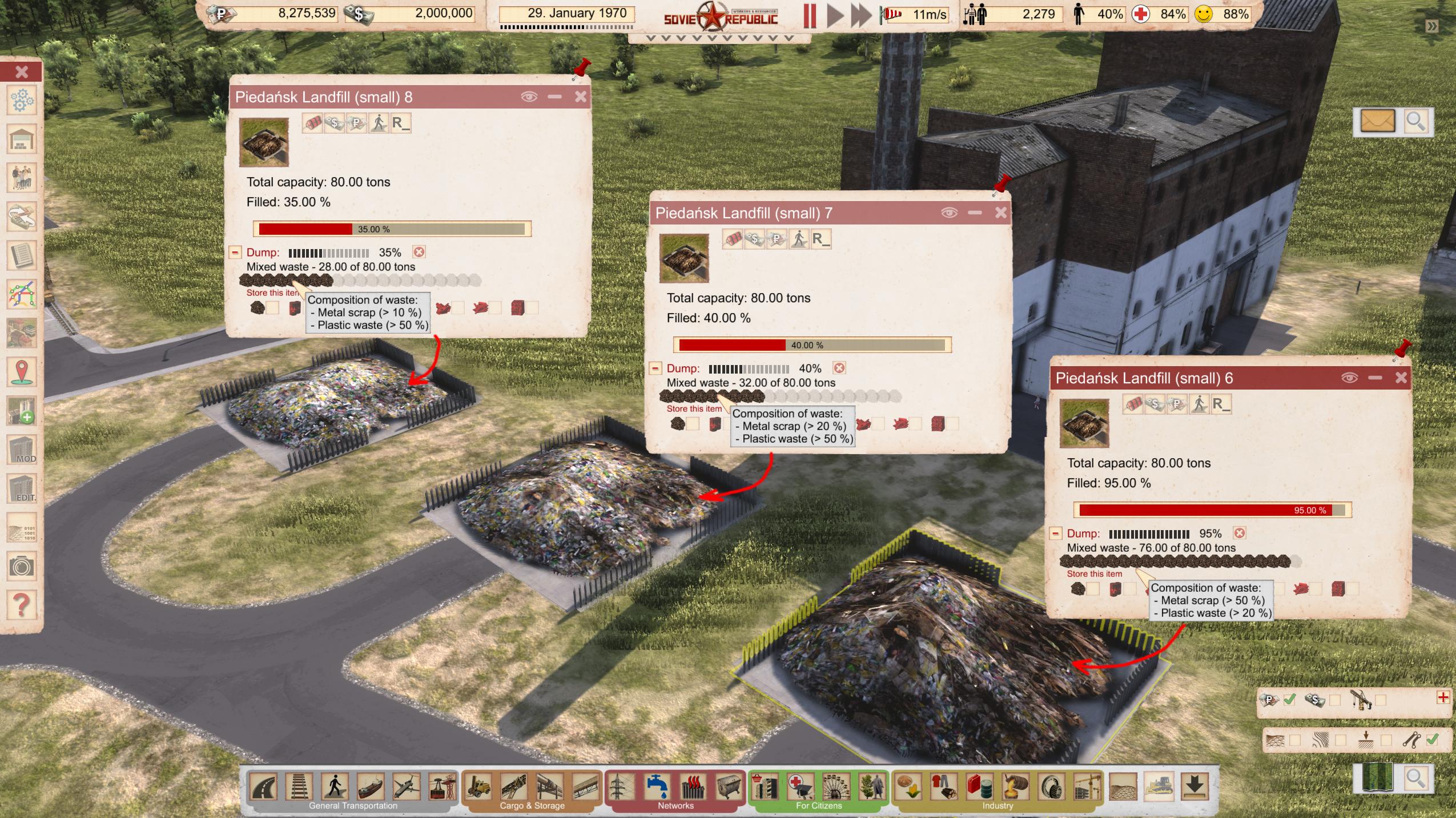Open the help question mark menu
The height and width of the screenshot is (818, 1456).
coord(21,603)
